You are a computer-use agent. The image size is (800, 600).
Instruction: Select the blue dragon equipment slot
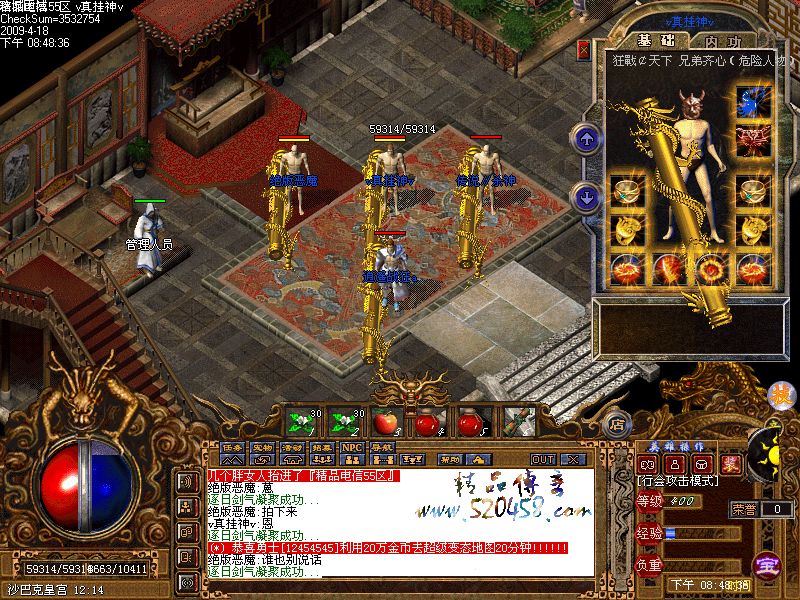point(750,101)
